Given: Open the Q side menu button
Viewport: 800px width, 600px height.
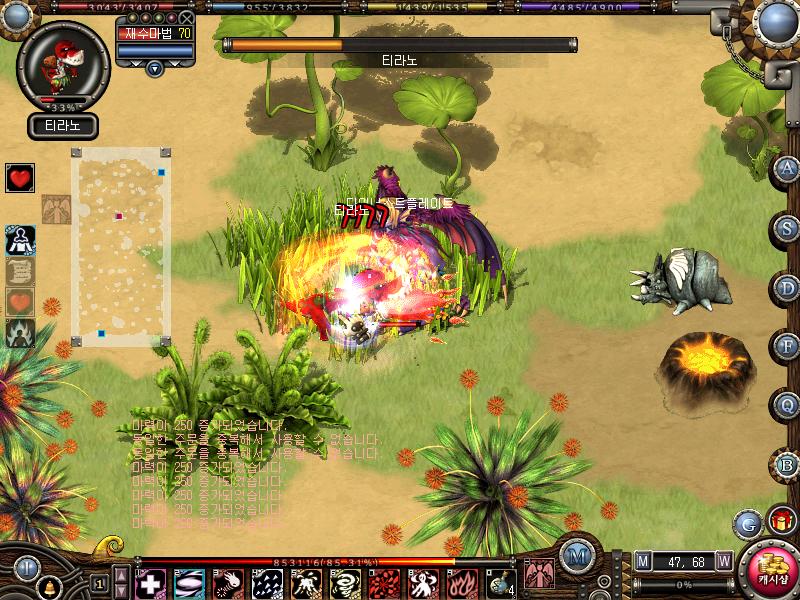Looking at the screenshot, I should click(787, 406).
